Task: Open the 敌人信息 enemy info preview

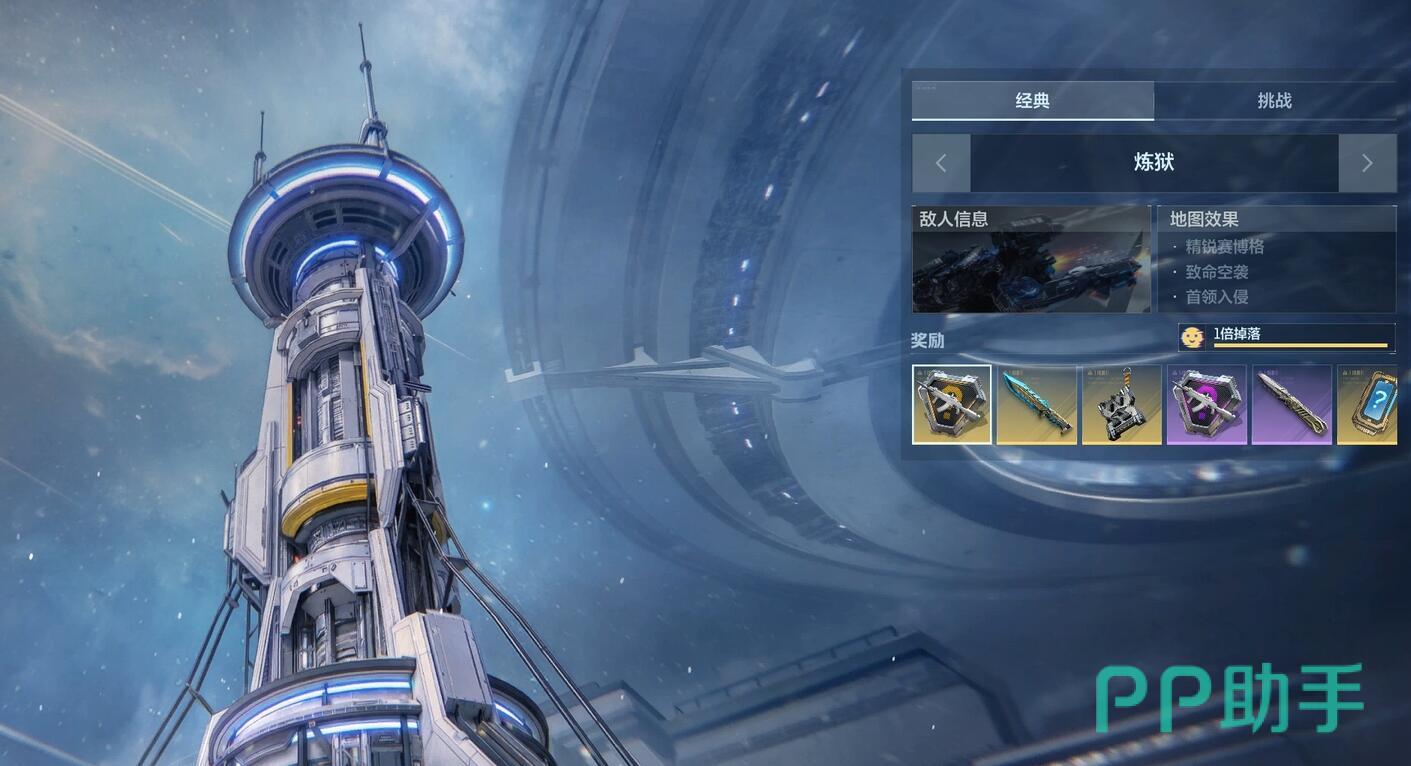Action: (1031, 260)
